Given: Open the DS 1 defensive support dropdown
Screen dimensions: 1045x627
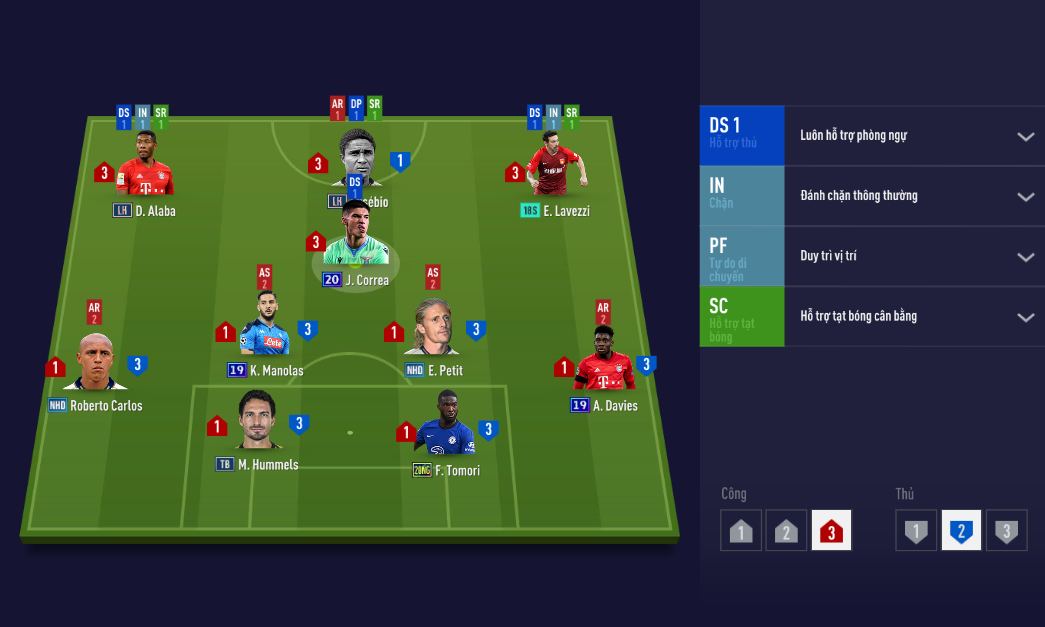Looking at the screenshot, I should [1025, 136].
